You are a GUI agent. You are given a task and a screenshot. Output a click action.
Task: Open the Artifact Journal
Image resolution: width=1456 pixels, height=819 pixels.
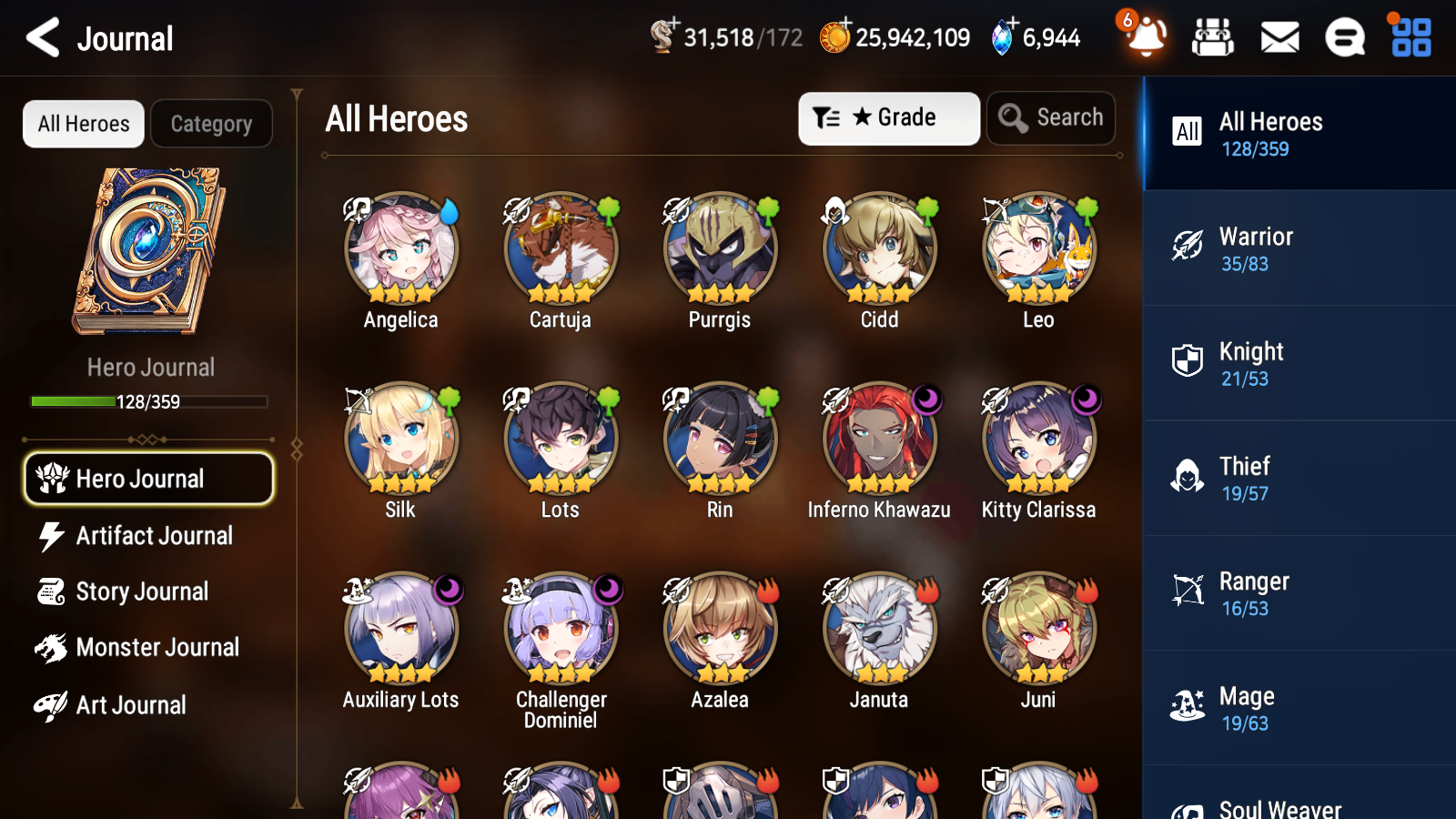pos(148,536)
